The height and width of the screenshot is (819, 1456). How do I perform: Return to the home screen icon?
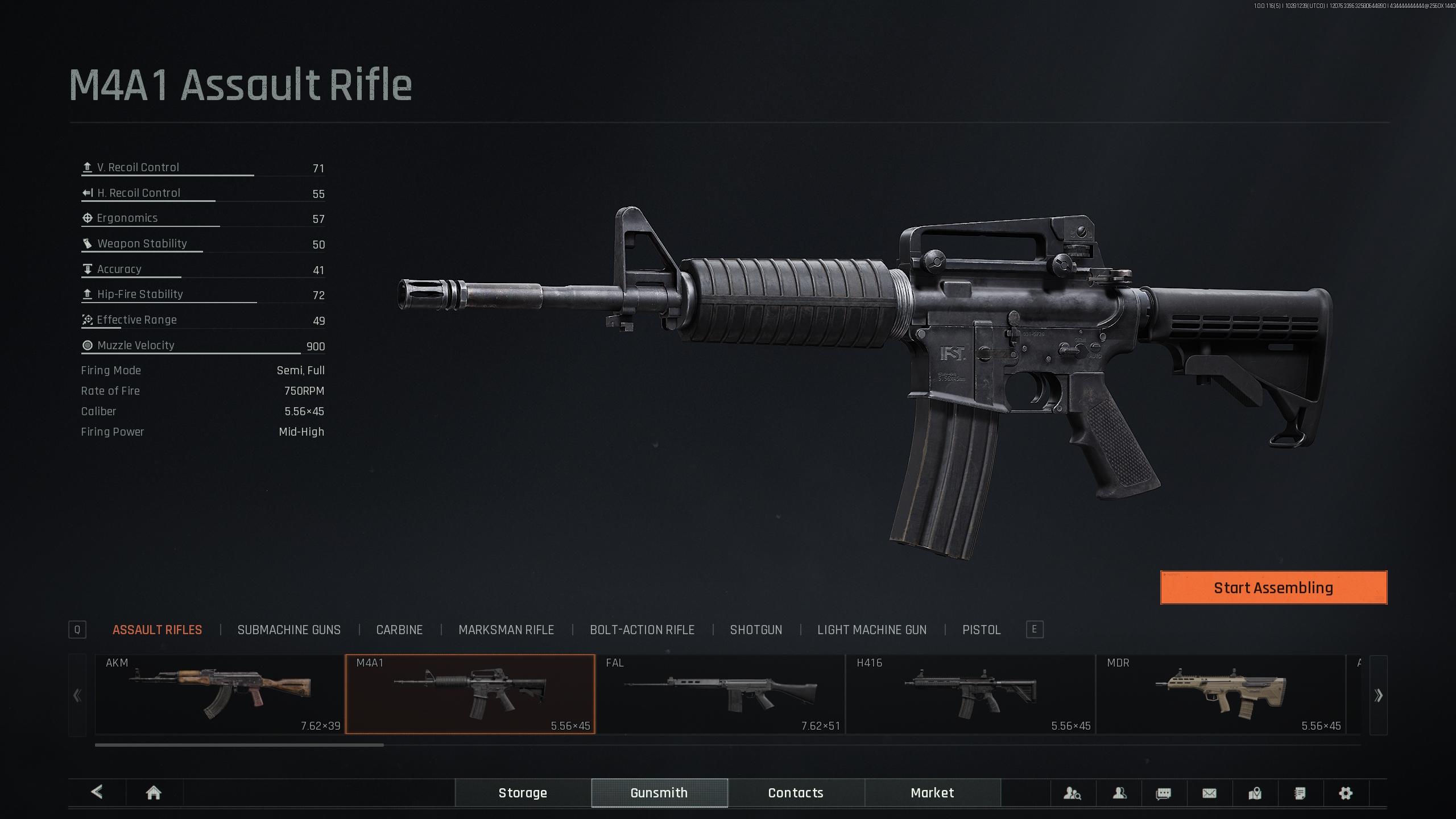(154, 793)
